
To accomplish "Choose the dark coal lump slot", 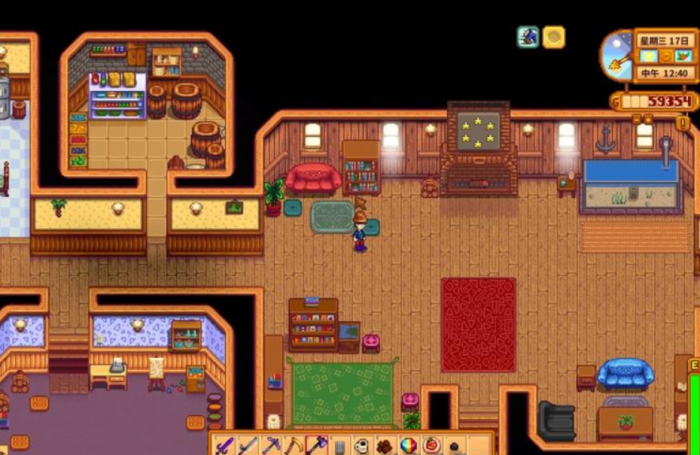I will (x=454, y=446).
